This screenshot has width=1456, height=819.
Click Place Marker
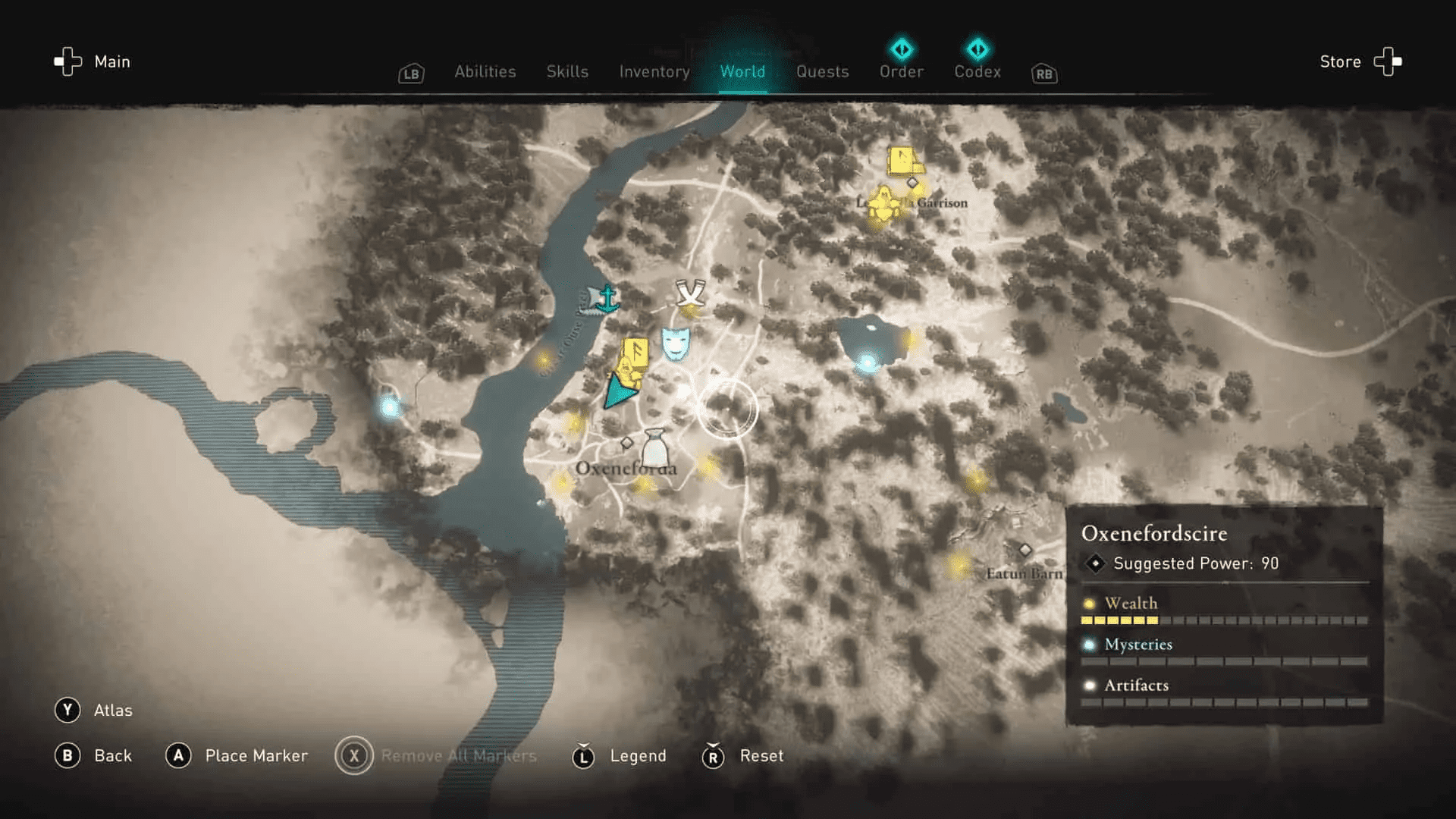(237, 755)
